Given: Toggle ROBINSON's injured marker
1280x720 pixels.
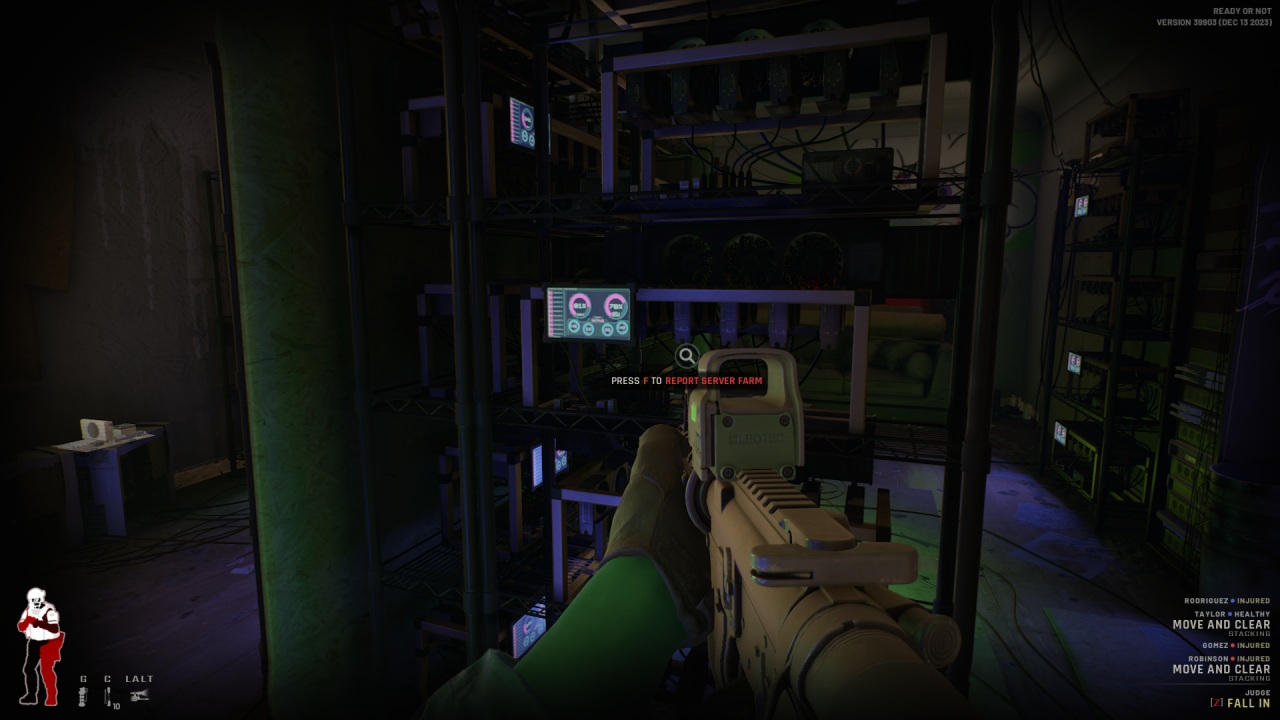Looking at the screenshot, I should coord(1232,659).
